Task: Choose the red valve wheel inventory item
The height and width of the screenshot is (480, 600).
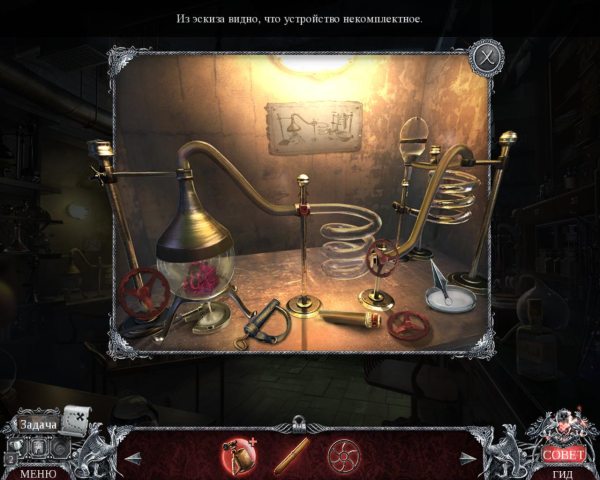Action: (343, 455)
